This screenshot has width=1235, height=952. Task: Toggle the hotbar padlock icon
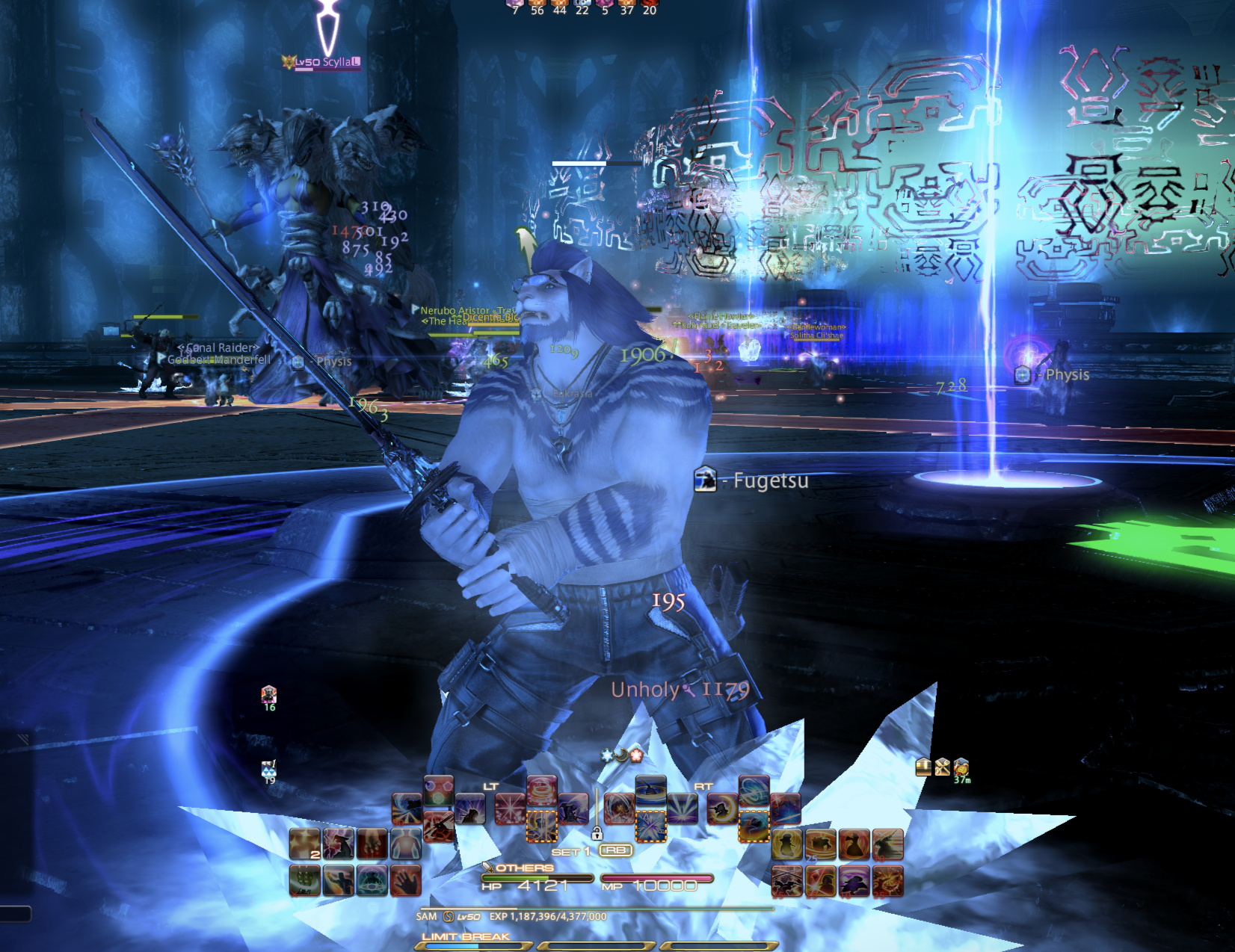click(x=597, y=833)
